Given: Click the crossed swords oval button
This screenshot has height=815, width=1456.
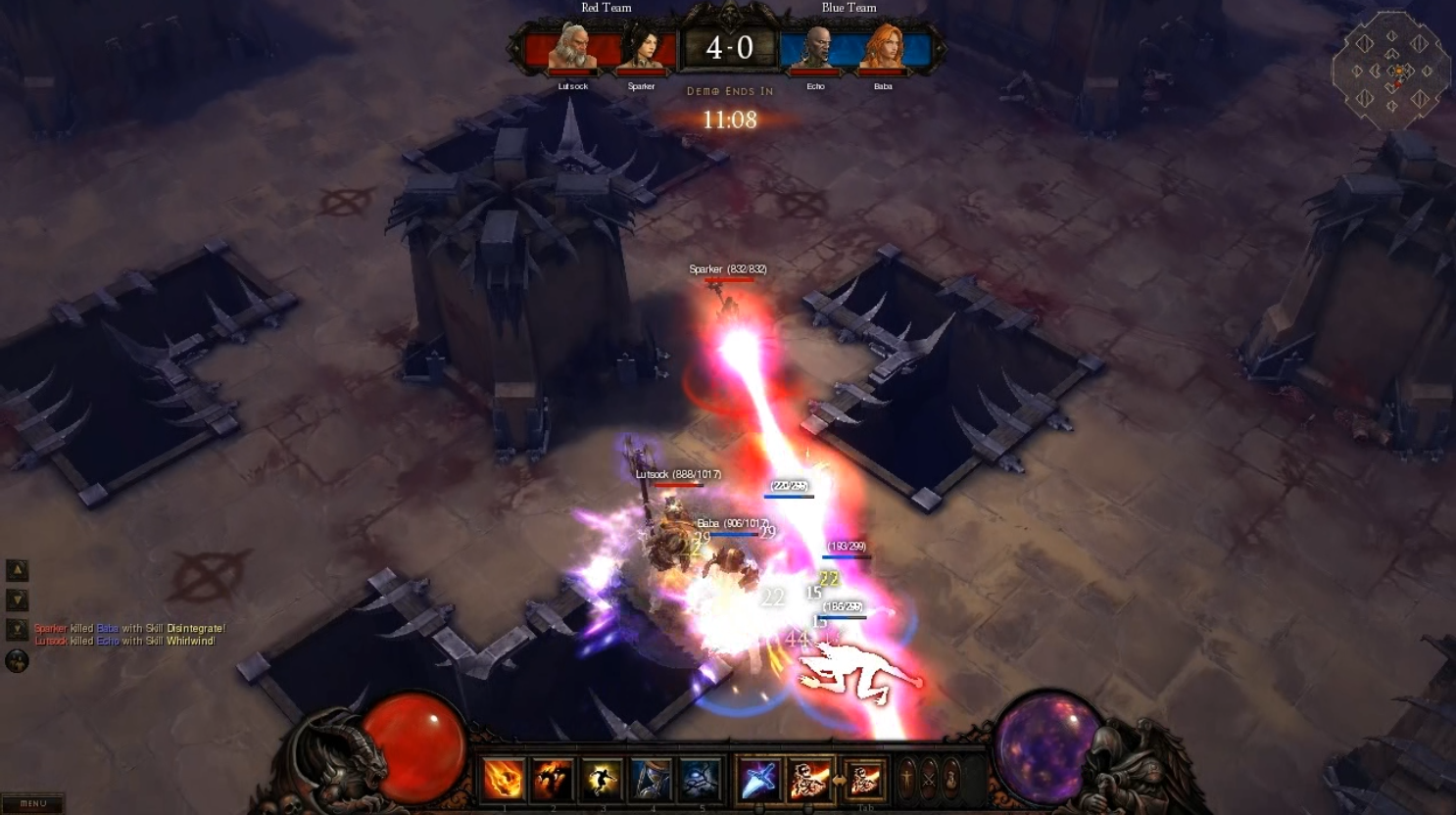Looking at the screenshot, I should pos(929,780).
